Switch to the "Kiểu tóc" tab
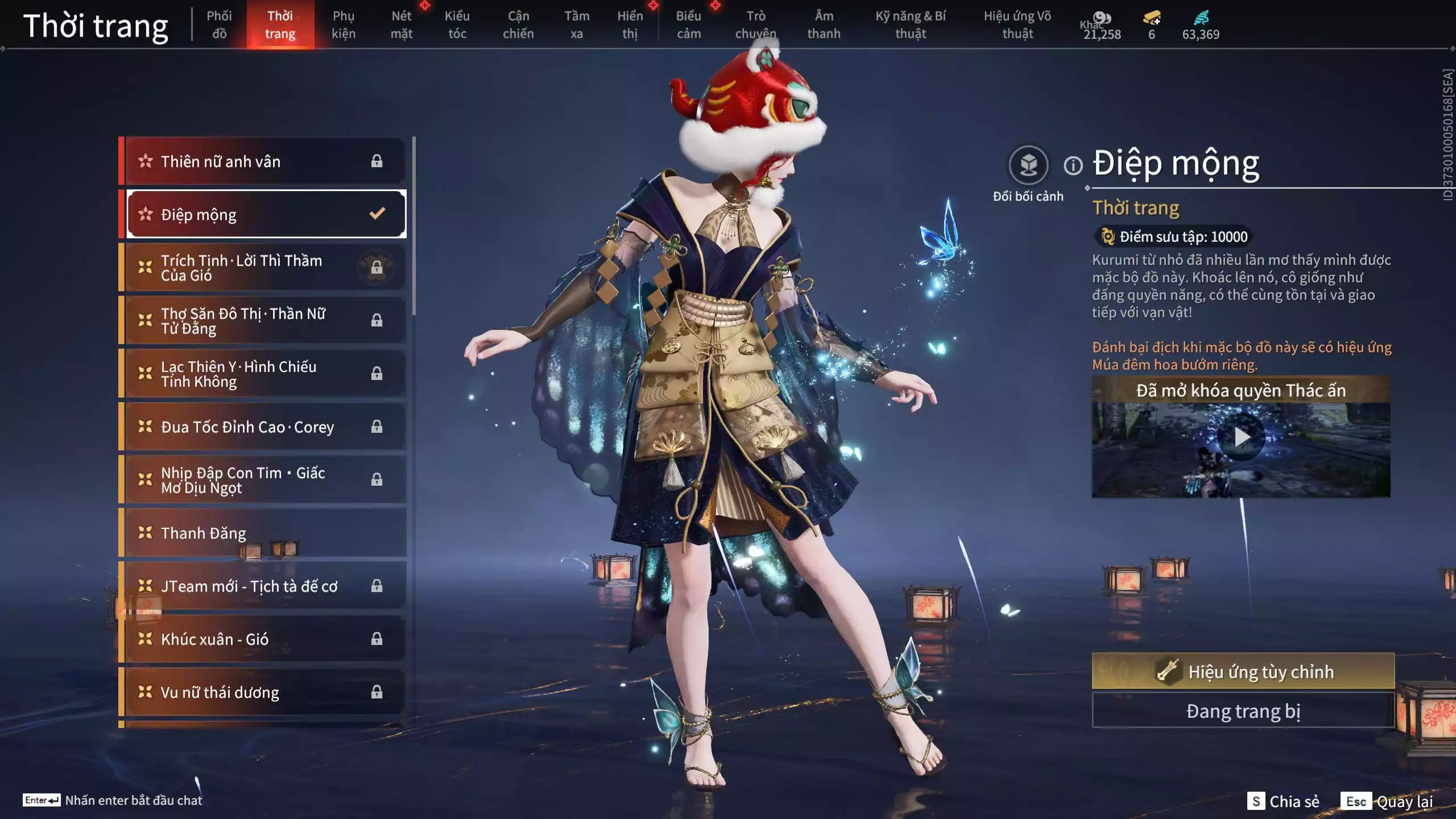 457,25
